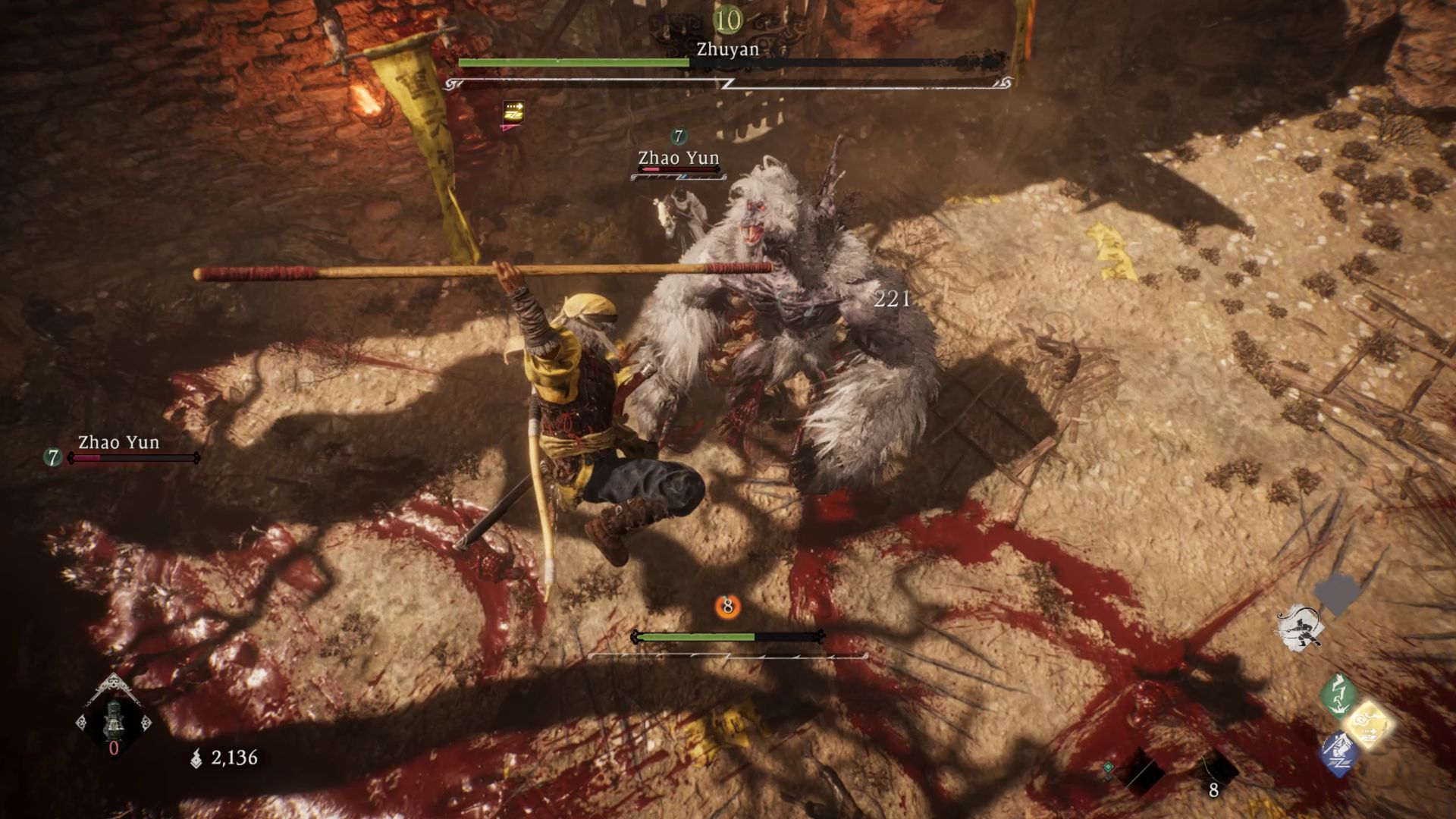1456x819 pixels.
Task: Expand the pink marker under the buff icon
Action: [x=510, y=129]
